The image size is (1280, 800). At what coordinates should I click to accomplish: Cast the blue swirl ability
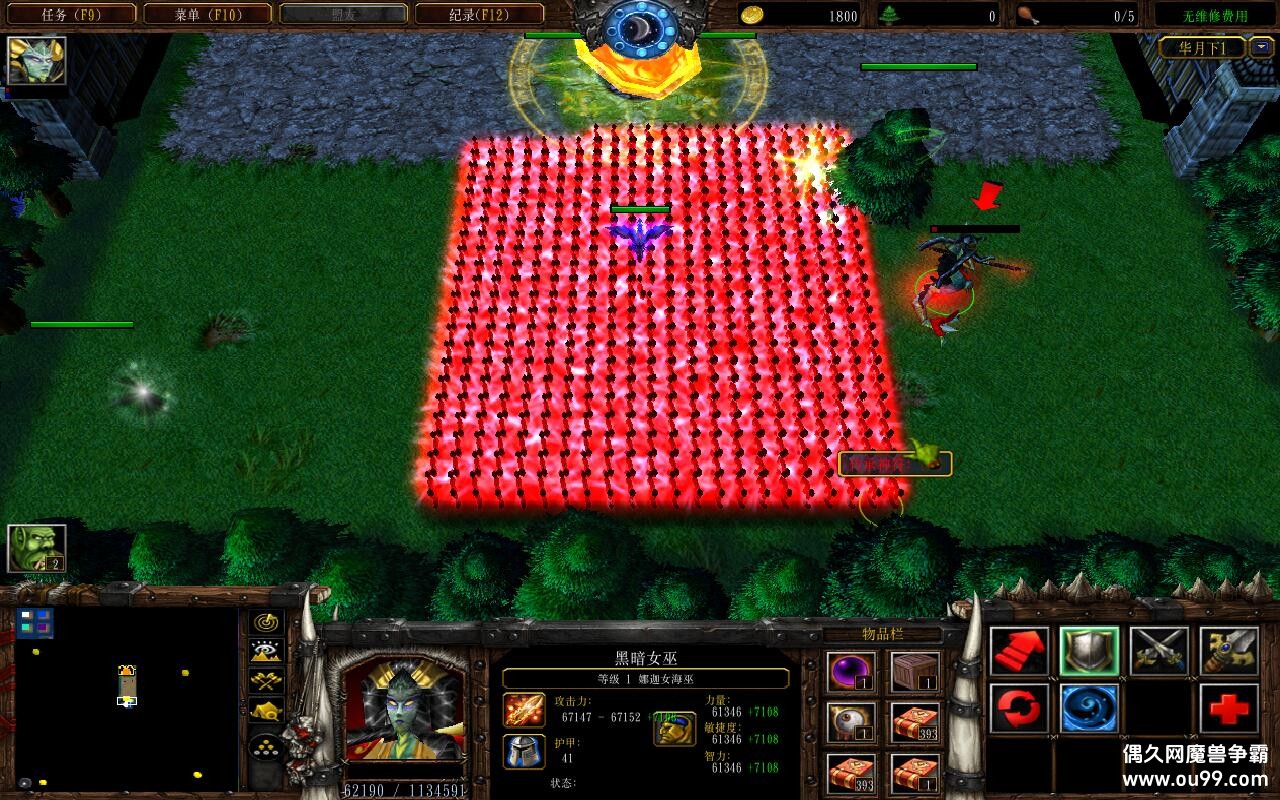coord(1089,709)
